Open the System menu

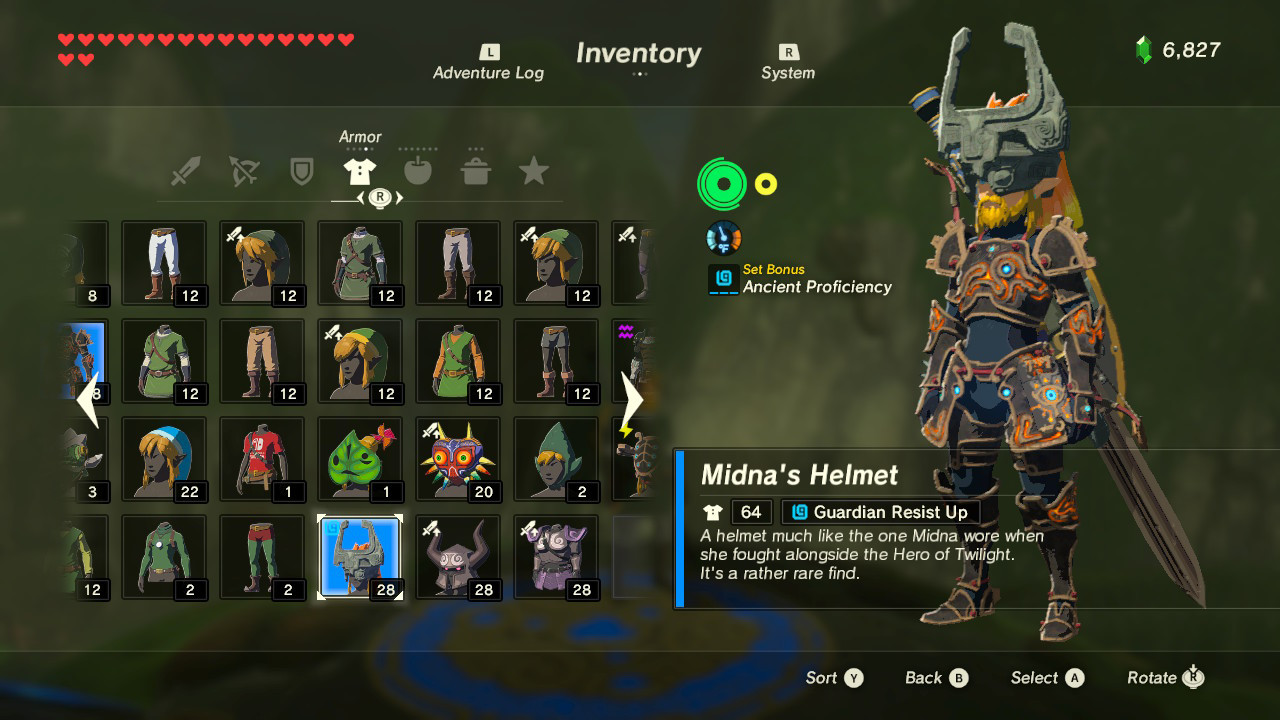(x=788, y=62)
